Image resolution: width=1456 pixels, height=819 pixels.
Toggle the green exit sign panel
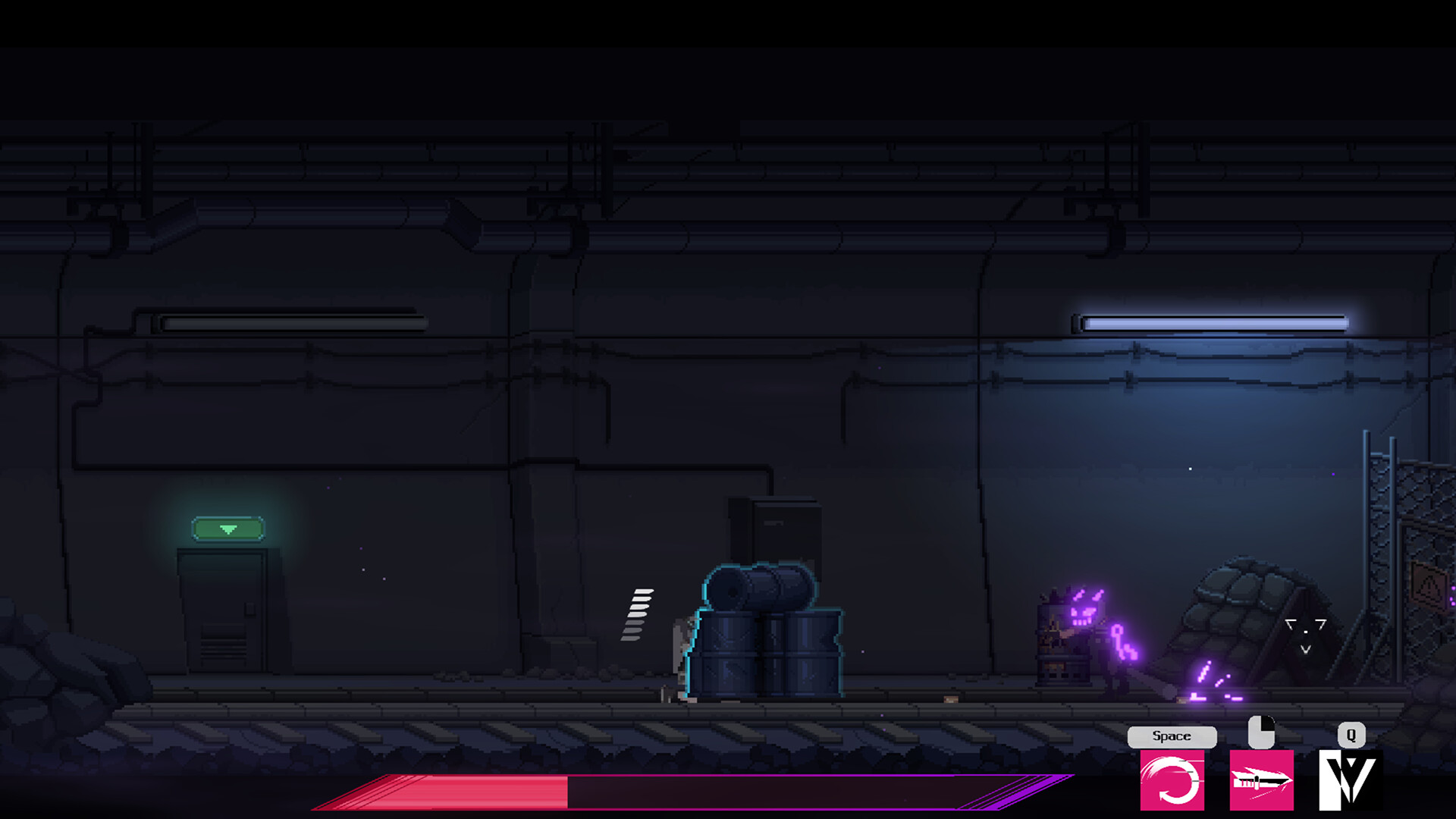tap(227, 527)
